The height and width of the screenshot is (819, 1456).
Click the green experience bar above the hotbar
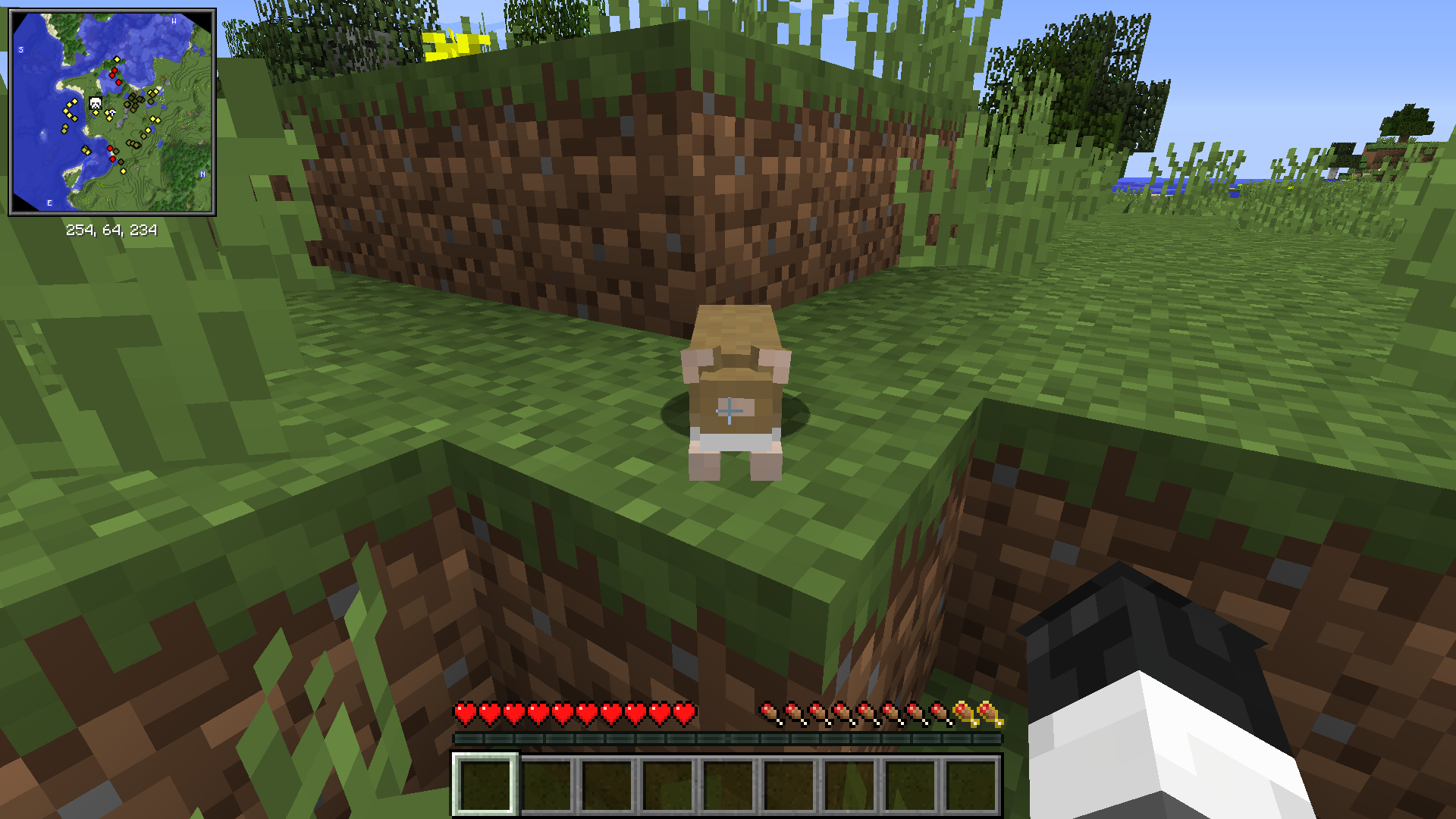tap(728, 735)
